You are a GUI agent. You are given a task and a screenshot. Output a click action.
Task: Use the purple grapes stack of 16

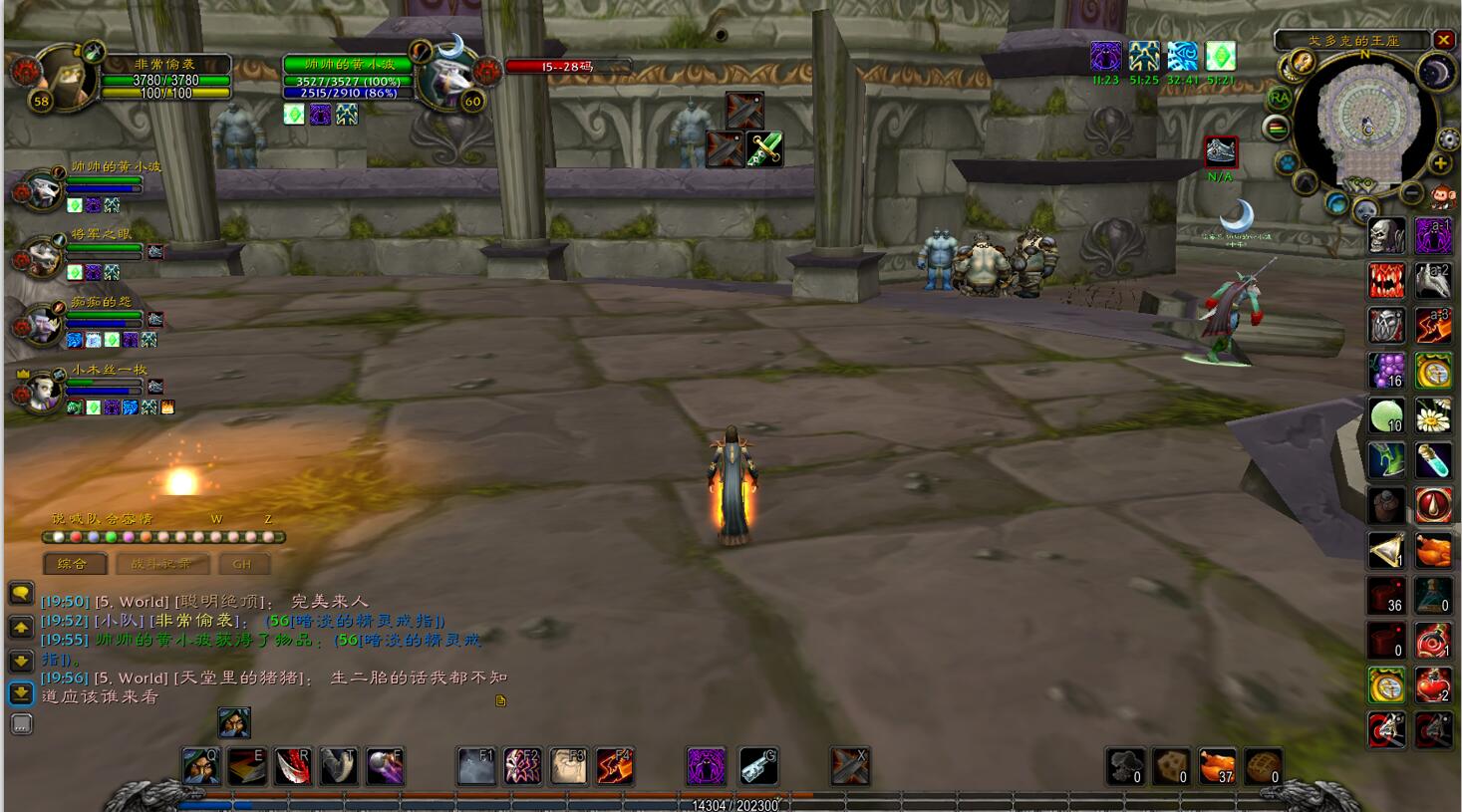click(x=1386, y=371)
